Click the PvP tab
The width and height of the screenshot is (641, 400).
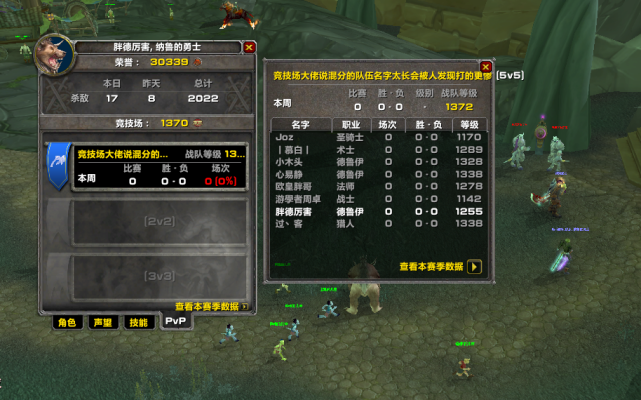pos(175,322)
